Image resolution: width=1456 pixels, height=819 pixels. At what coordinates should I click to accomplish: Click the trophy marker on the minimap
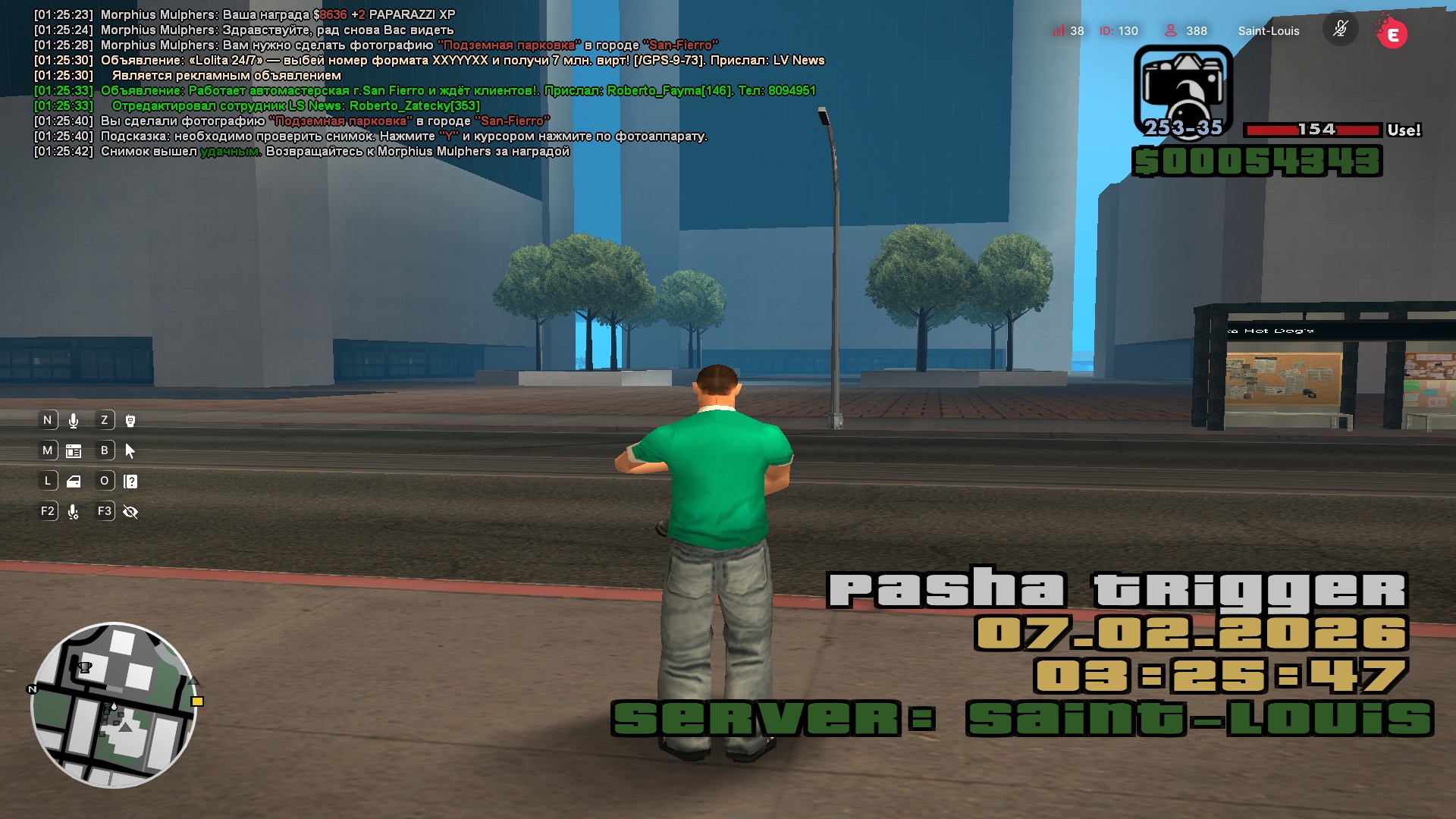pyautogui.click(x=85, y=667)
